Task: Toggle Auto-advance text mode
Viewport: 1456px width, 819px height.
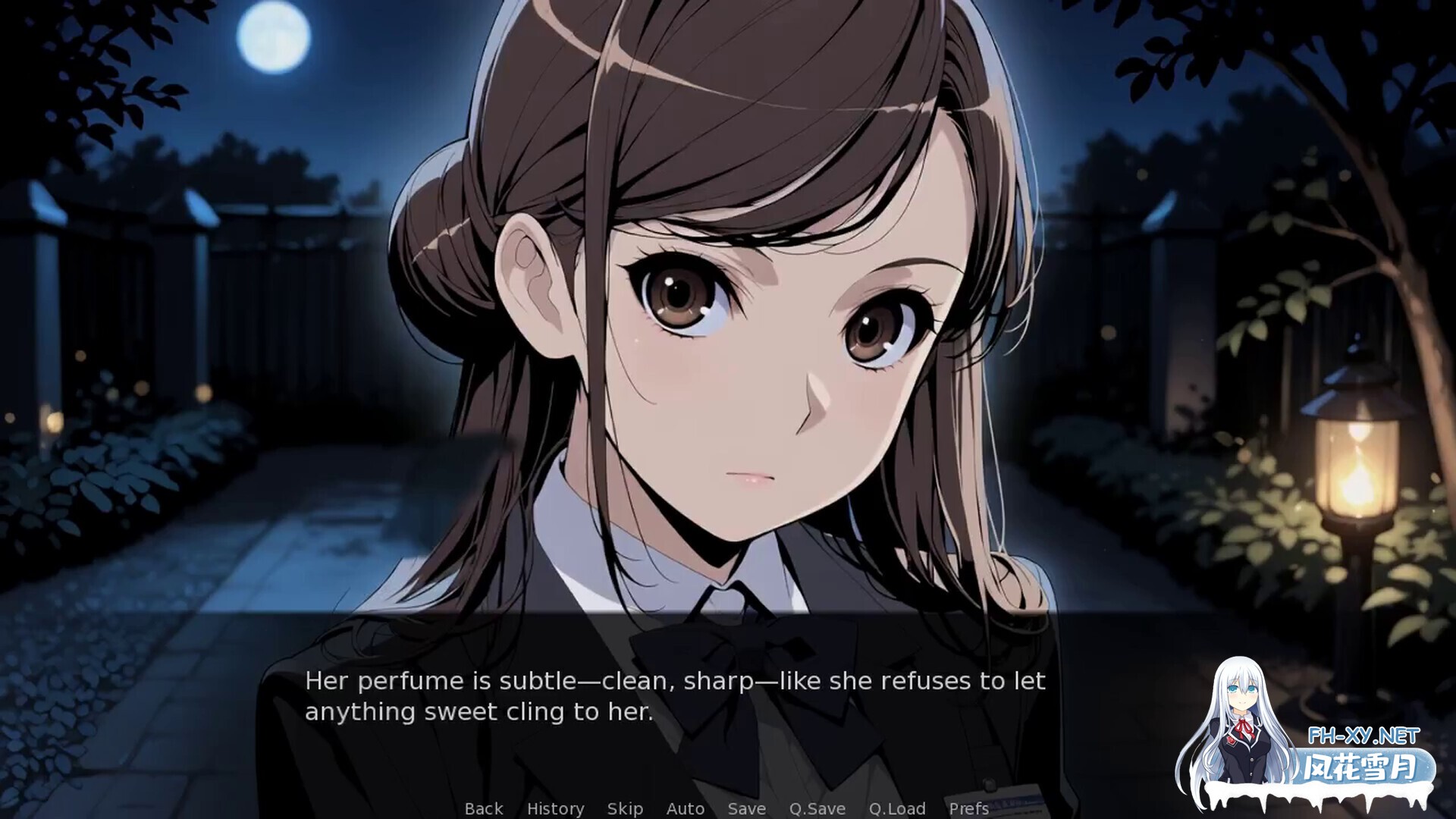Action: coord(685,808)
